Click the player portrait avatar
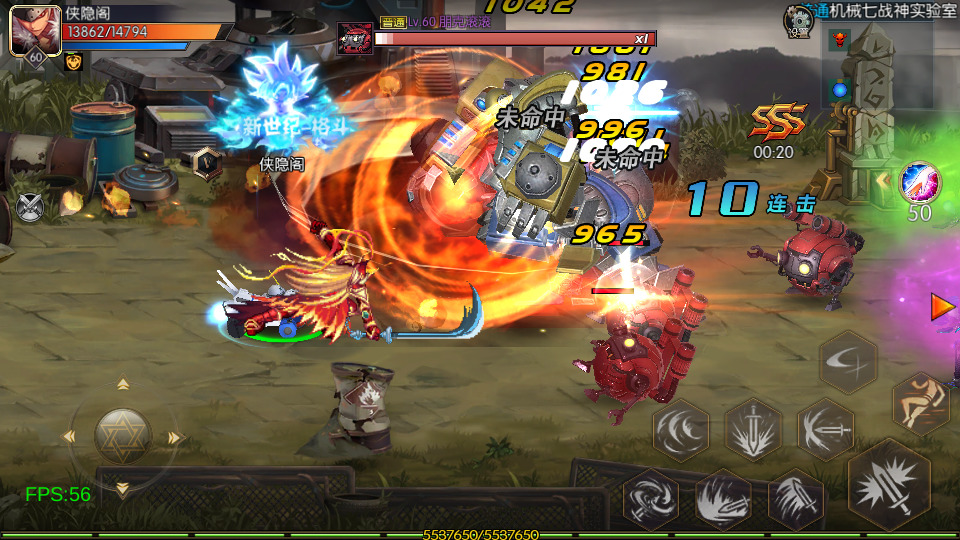 click(x=30, y=31)
